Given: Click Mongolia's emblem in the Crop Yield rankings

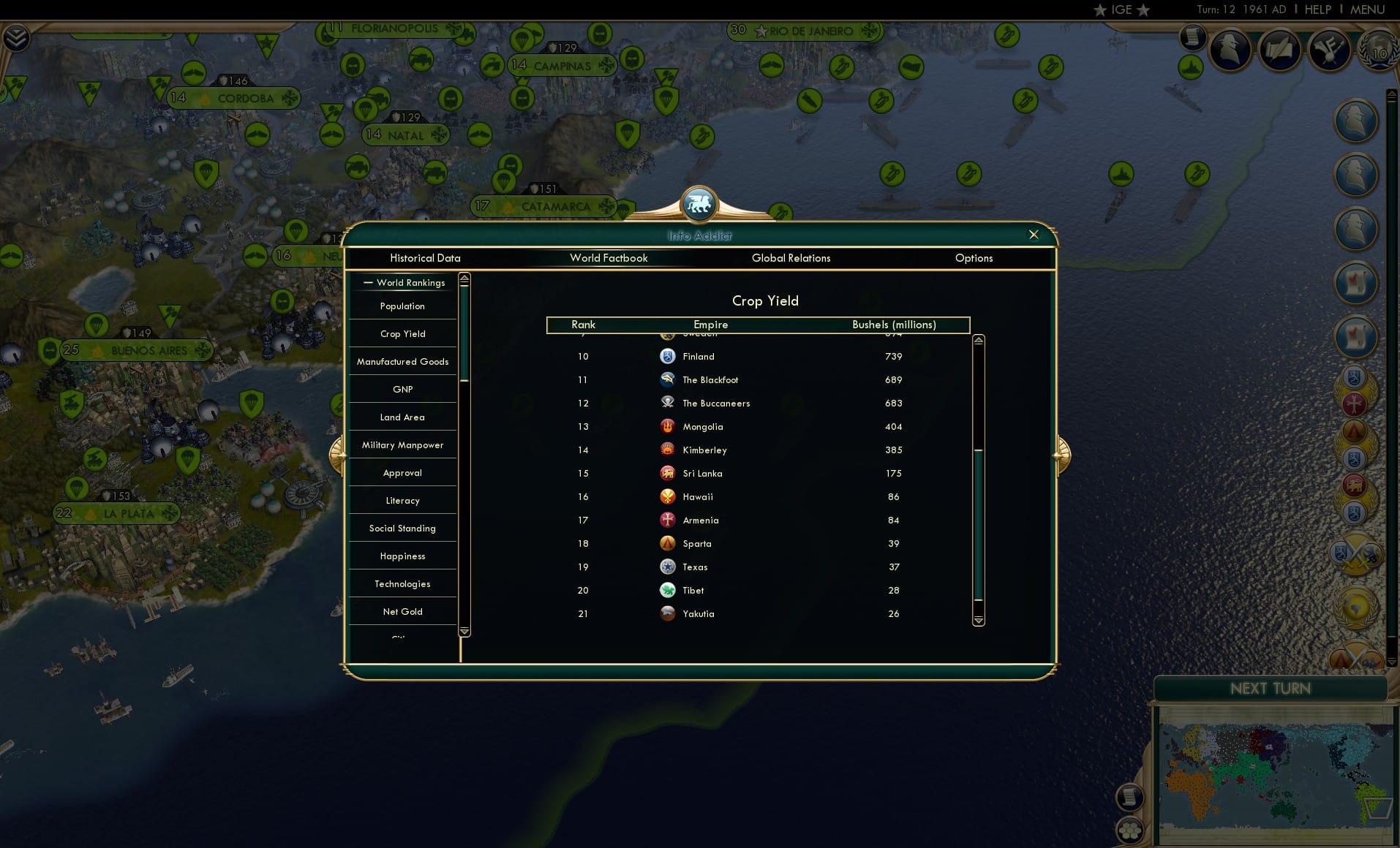Looking at the screenshot, I should pyautogui.click(x=668, y=426).
